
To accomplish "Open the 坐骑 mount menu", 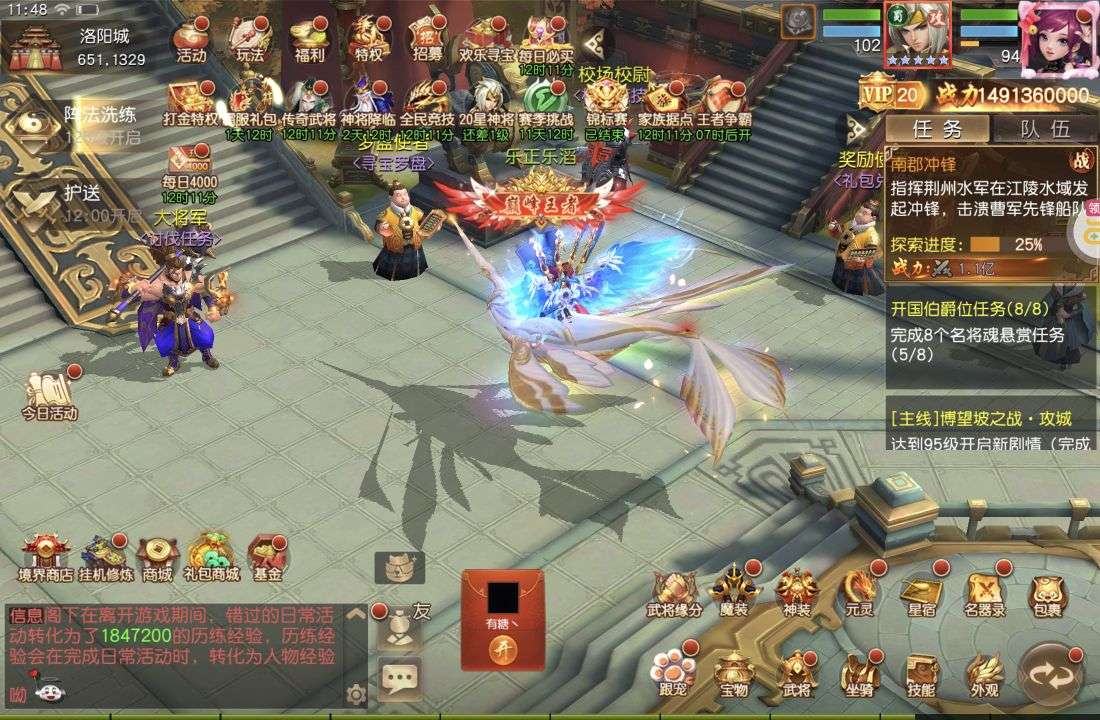I will (x=859, y=674).
